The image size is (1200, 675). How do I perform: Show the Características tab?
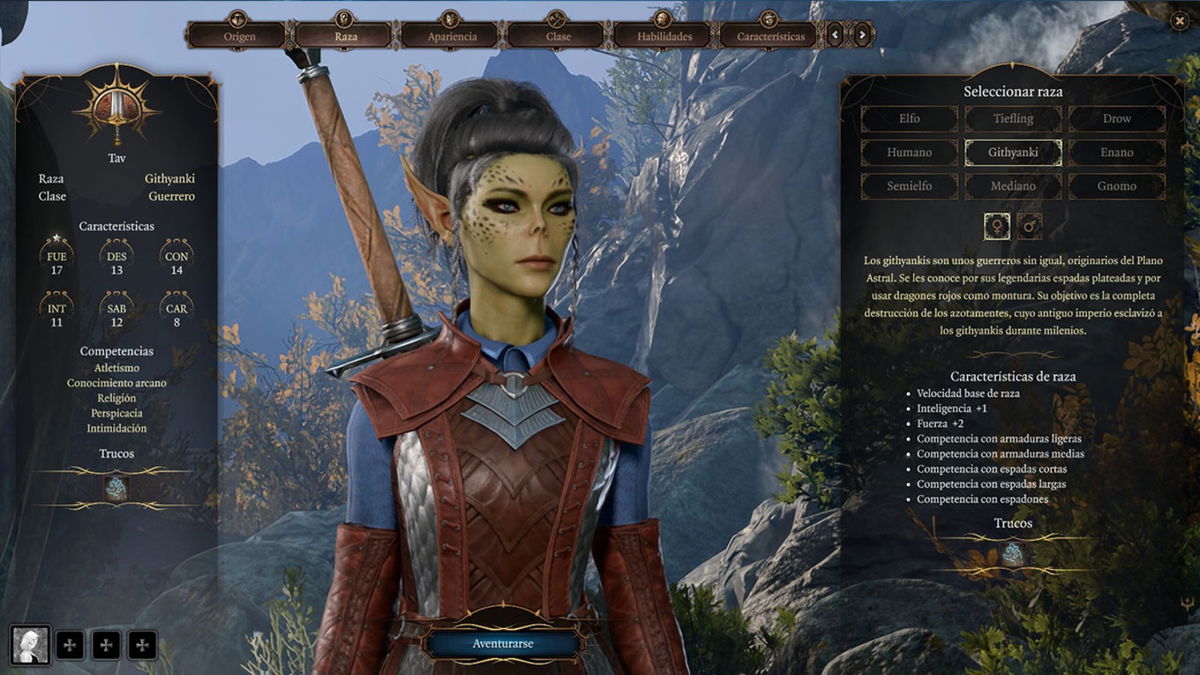point(771,36)
